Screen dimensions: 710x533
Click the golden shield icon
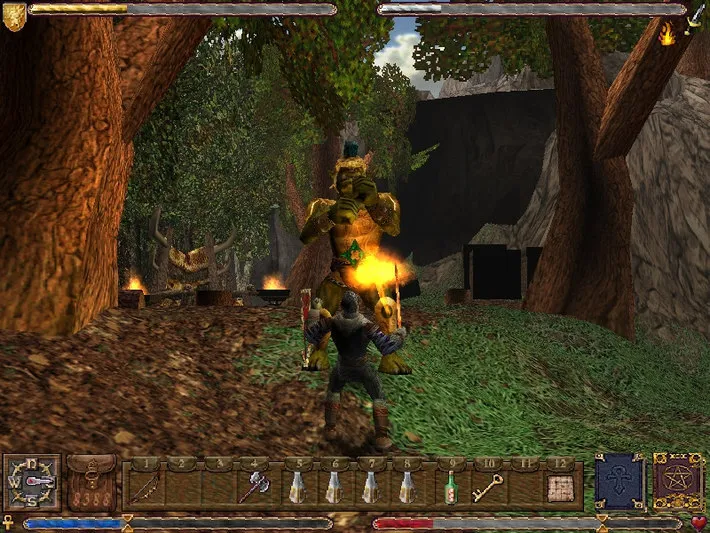[14, 15]
